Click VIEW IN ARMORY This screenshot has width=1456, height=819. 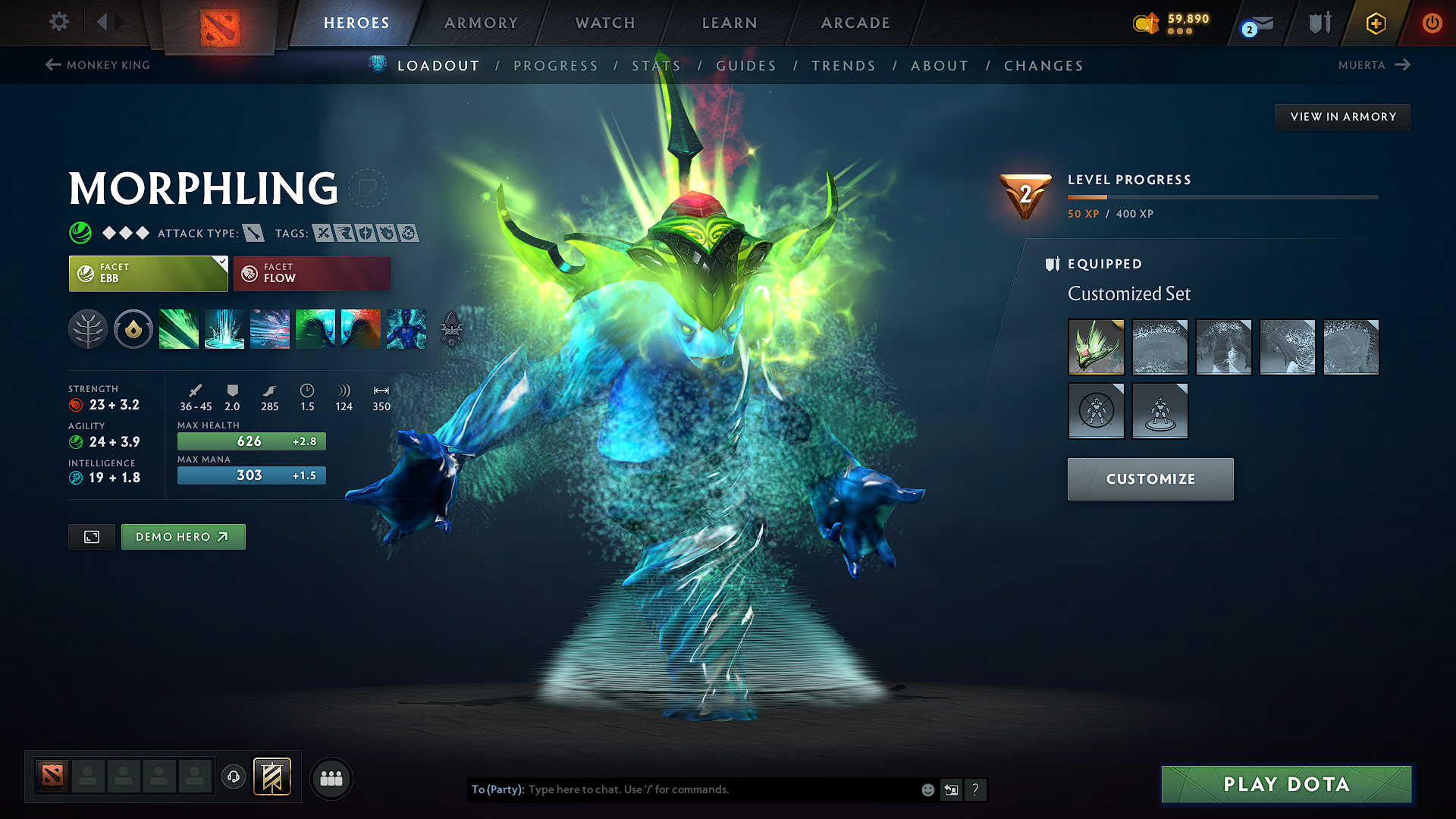click(x=1341, y=116)
